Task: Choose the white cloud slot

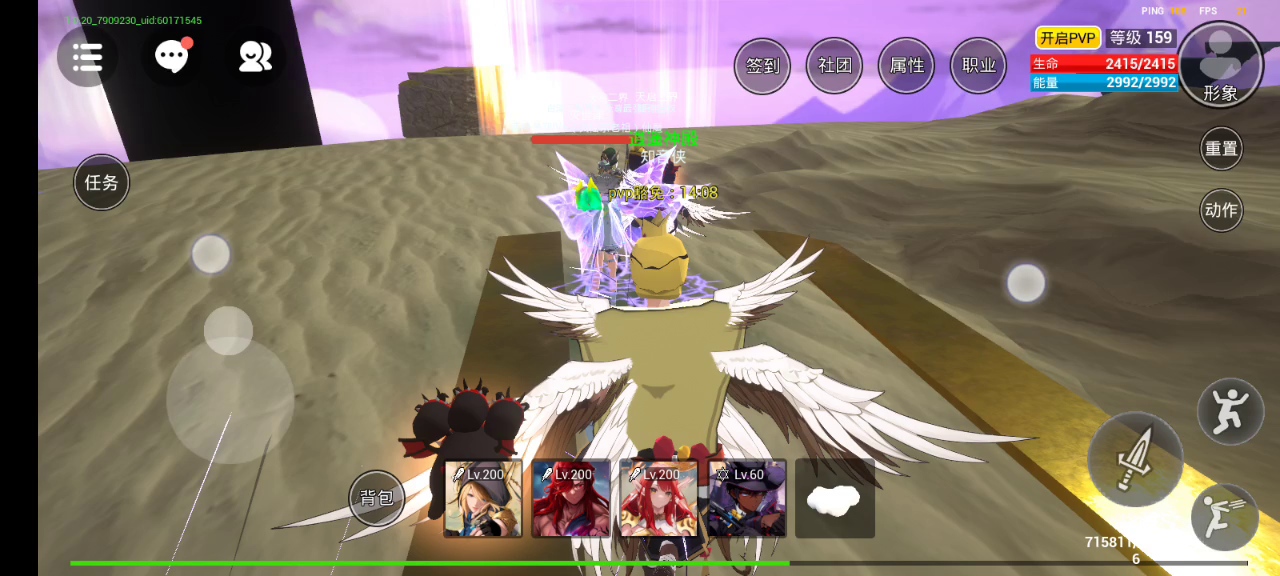Action: tap(834, 498)
